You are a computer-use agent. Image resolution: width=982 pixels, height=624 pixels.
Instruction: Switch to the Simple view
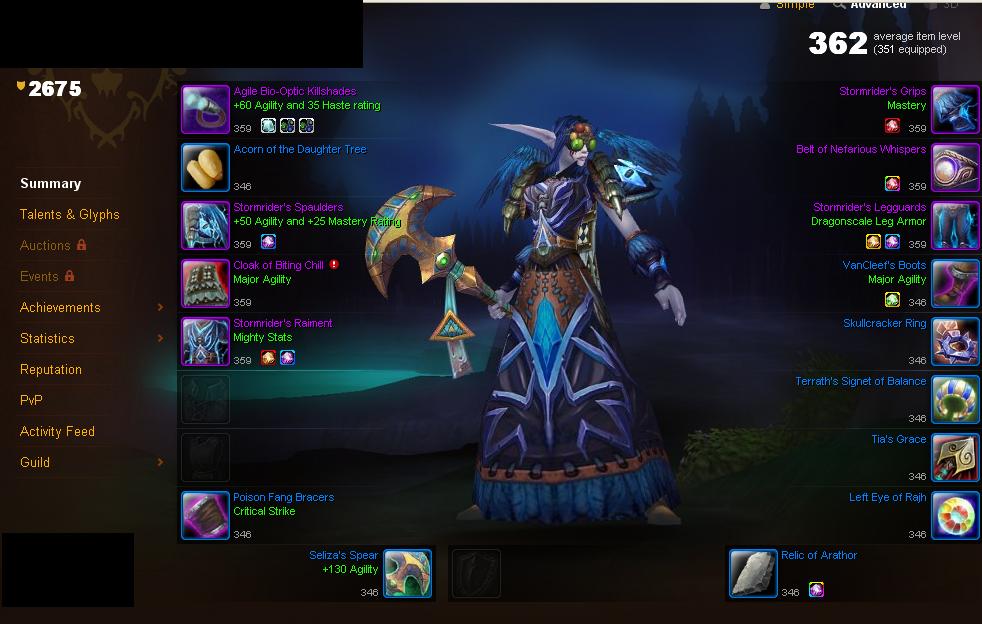click(795, 5)
